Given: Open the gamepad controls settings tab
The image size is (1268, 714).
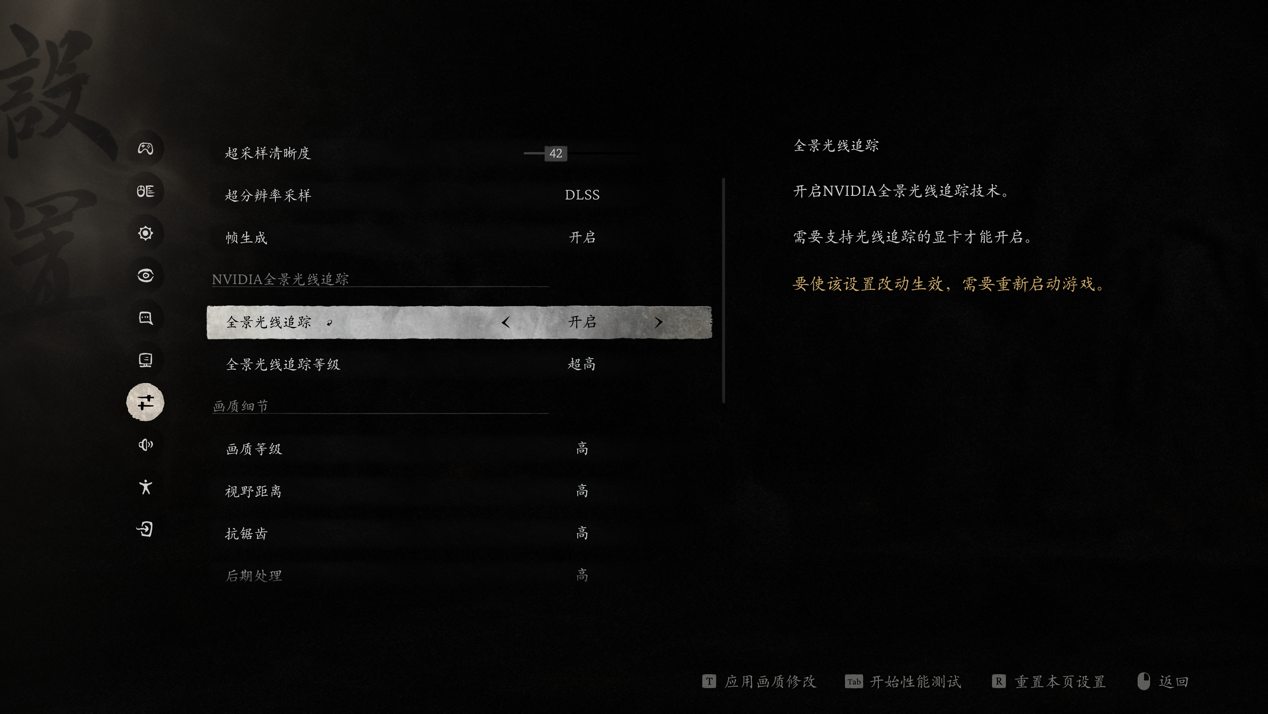Looking at the screenshot, I should pyautogui.click(x=145, y=149).
